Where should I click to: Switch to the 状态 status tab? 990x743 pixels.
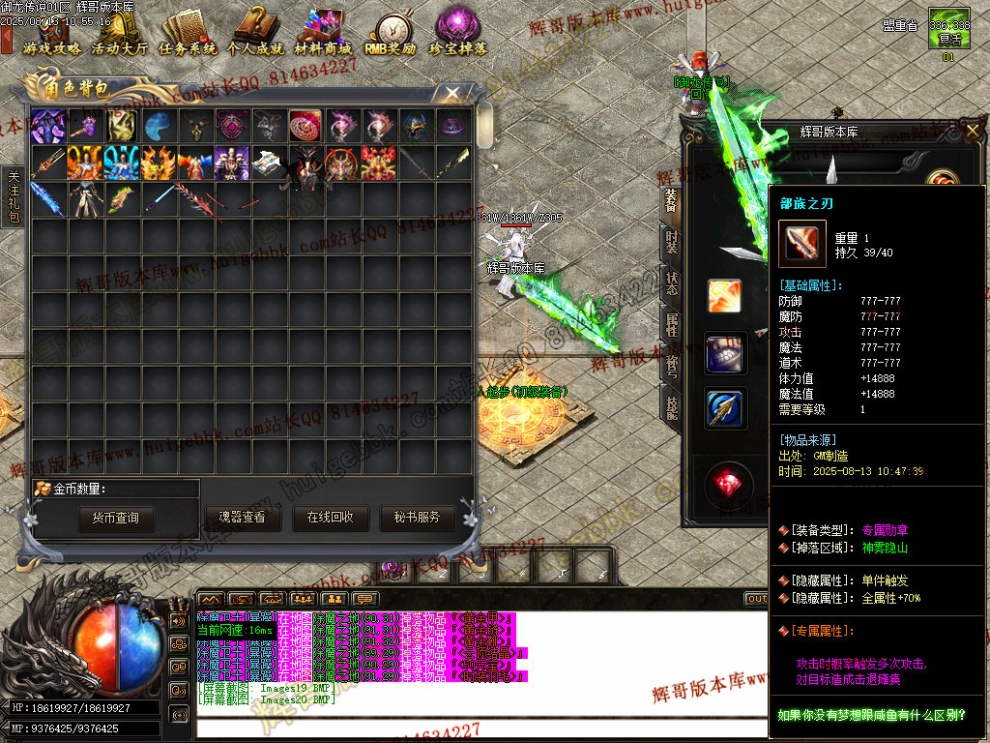pos(672,283)
